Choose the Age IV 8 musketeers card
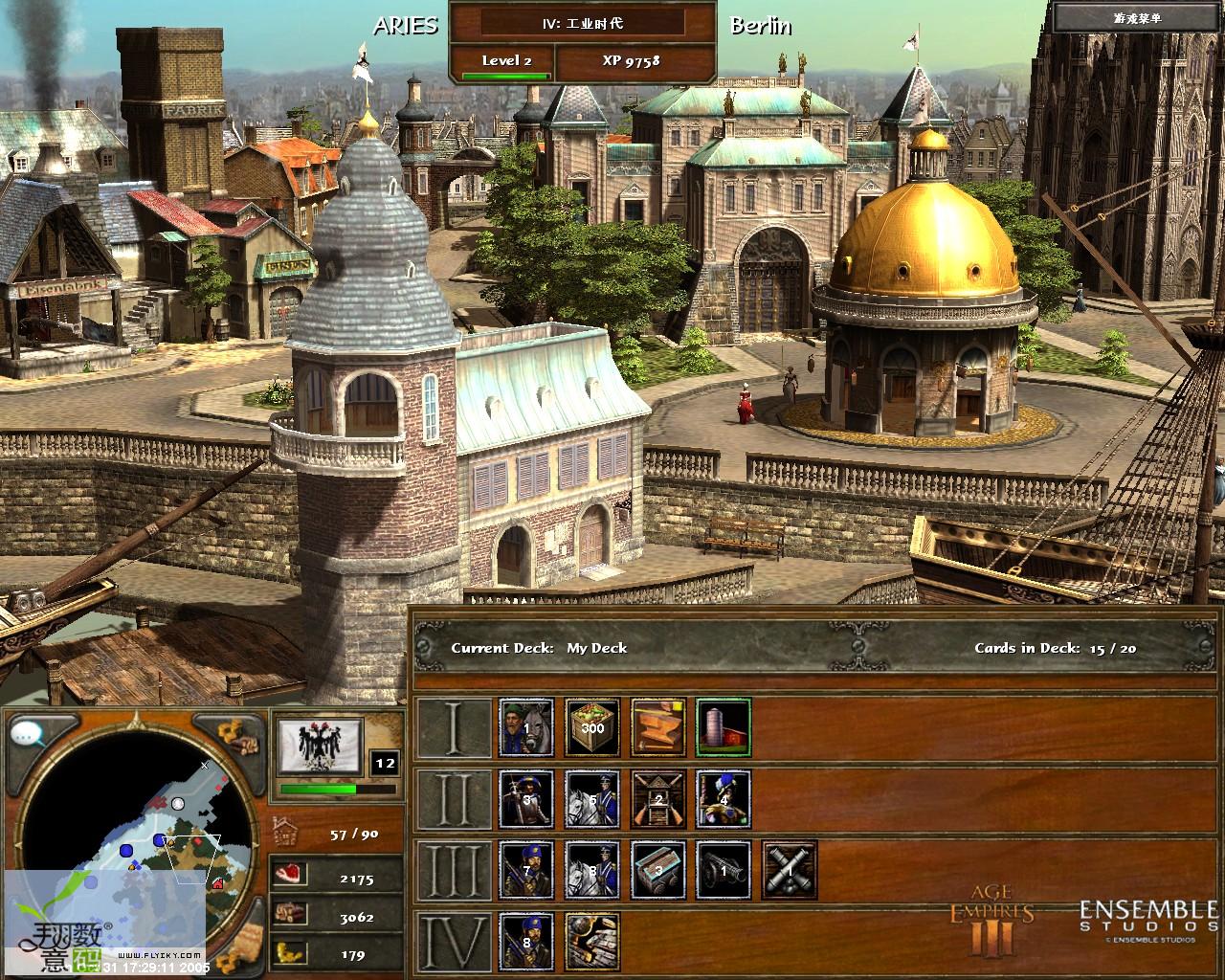Screen dimensions: 1225x980 pyautogui.click(x=526, y=941)
